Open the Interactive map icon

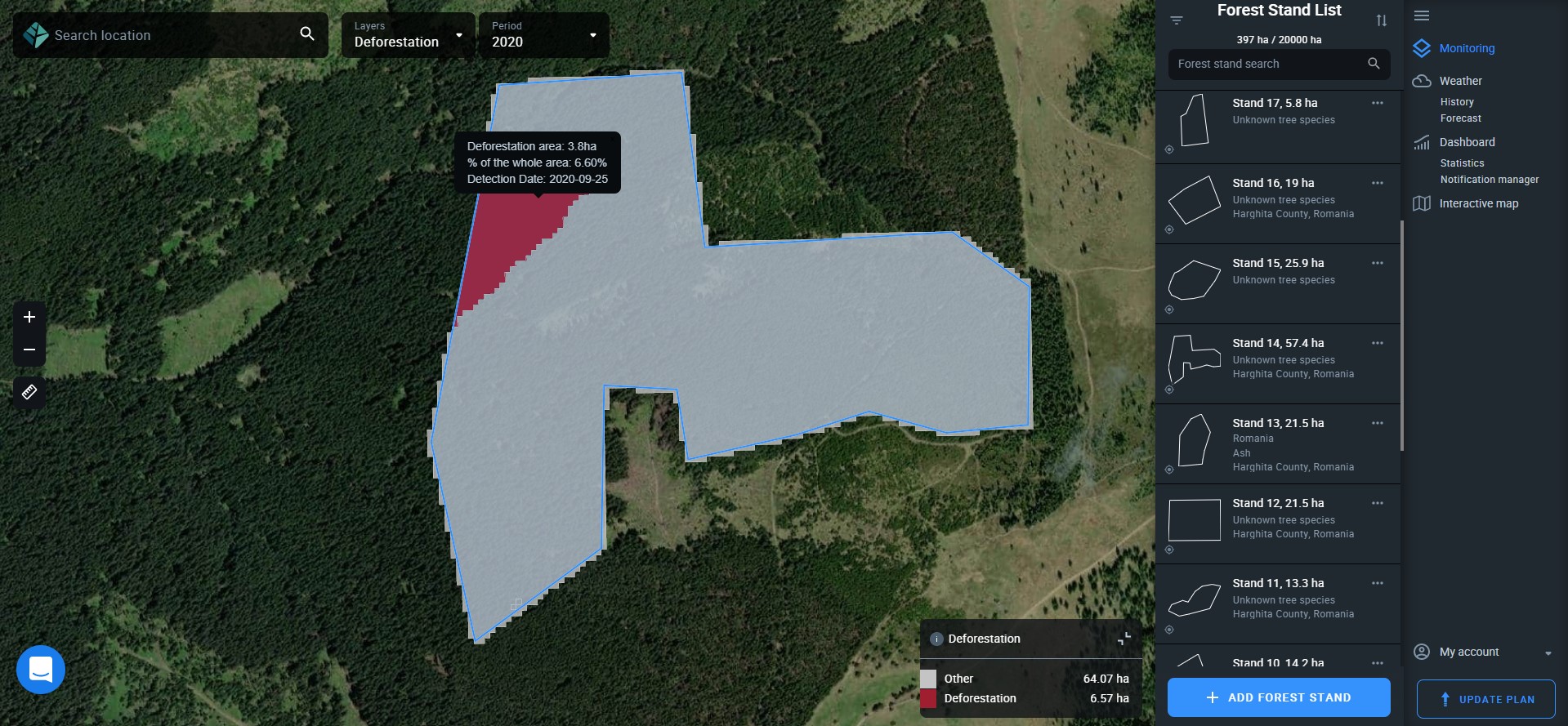click(x=1421, y=203)
